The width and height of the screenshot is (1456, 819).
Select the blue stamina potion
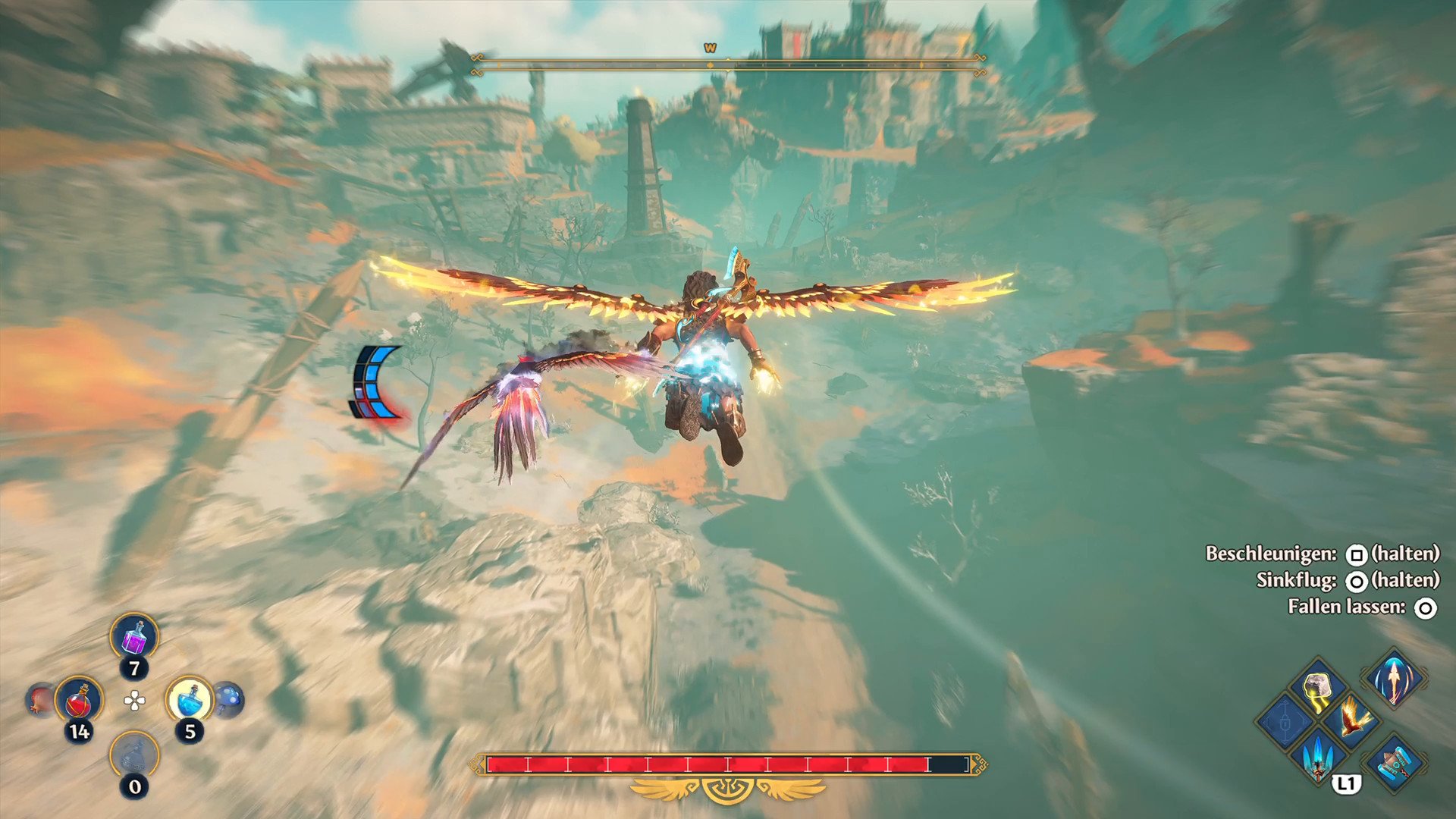[x=190, y=698]
